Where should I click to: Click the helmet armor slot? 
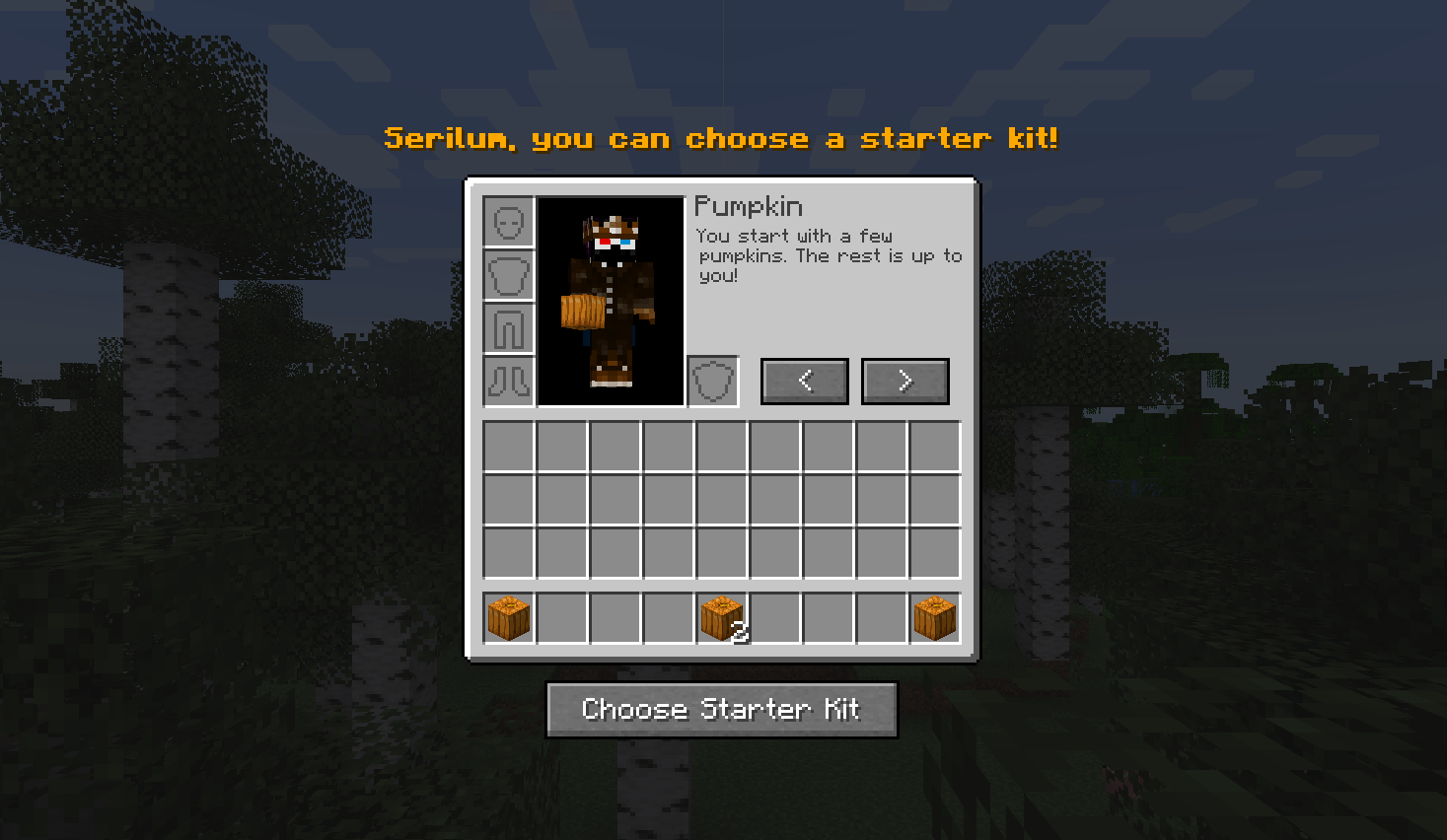pos(509,222)
